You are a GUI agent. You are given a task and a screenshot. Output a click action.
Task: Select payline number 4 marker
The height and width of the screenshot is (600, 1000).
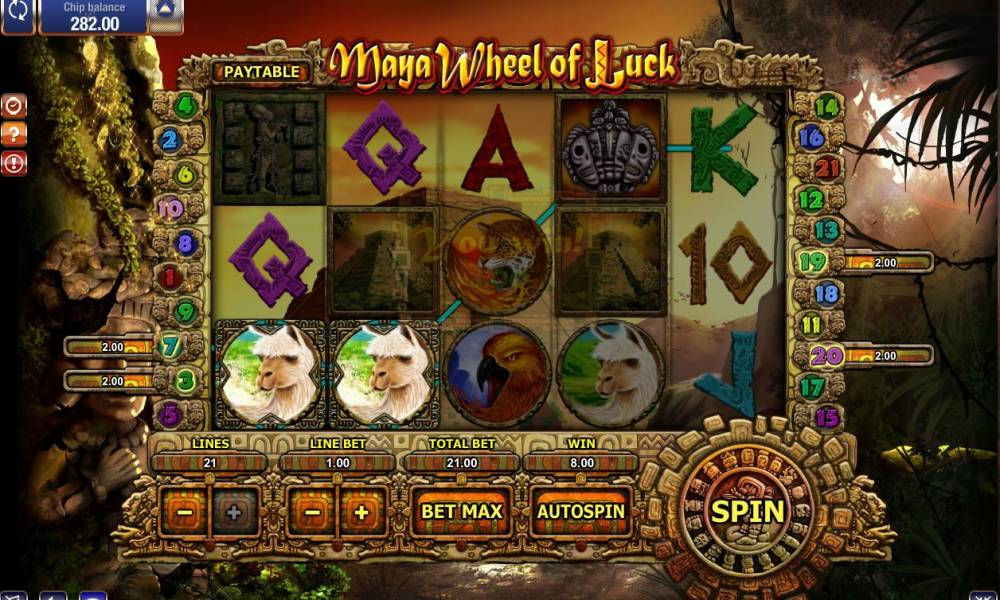pyautogui.click(x=186, y=104)
